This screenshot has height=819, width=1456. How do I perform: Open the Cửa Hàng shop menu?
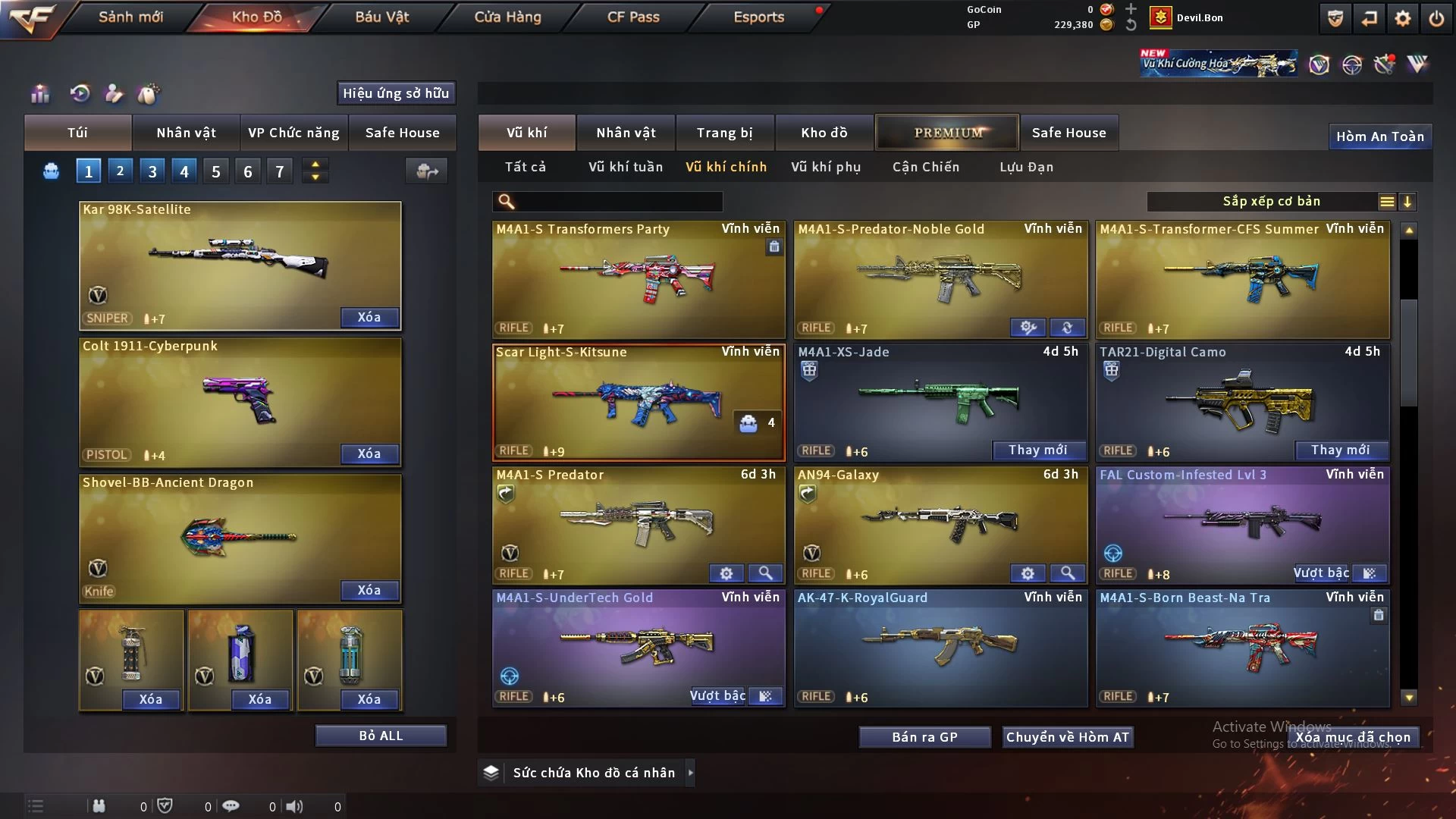[507, 17]
